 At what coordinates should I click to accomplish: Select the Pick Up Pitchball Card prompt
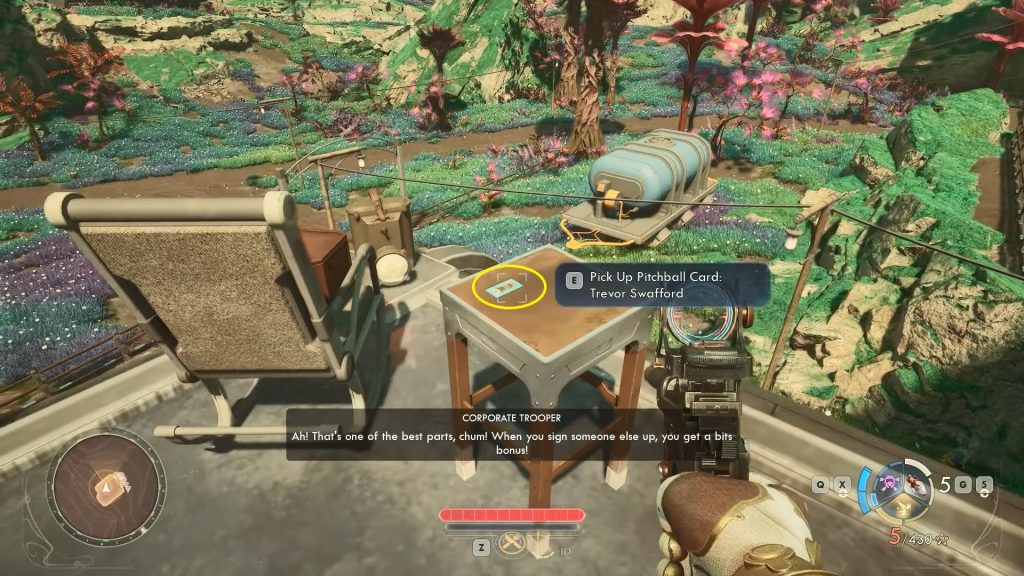point(664,283)
